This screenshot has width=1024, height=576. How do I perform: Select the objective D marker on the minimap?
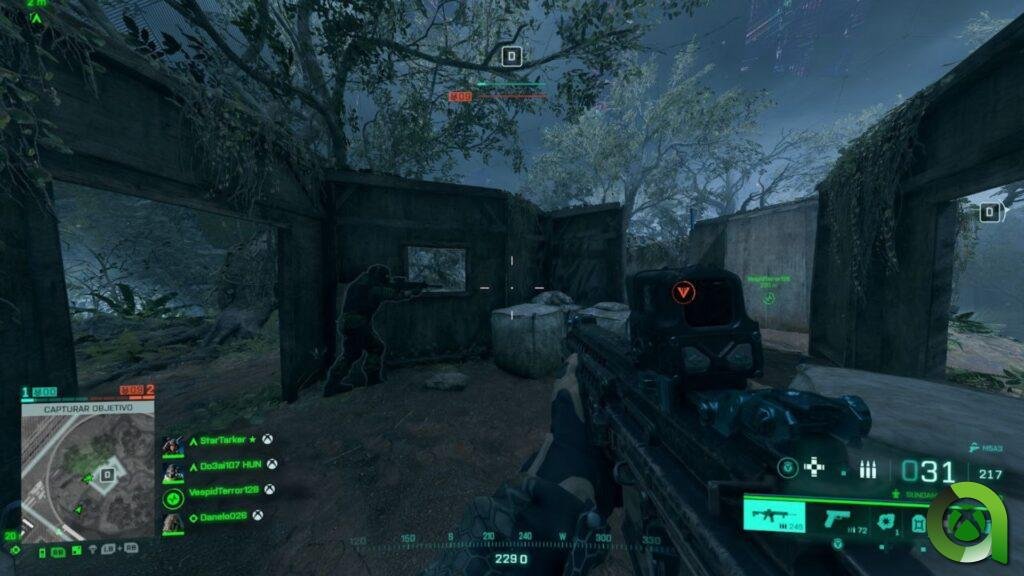coord(107,474)
